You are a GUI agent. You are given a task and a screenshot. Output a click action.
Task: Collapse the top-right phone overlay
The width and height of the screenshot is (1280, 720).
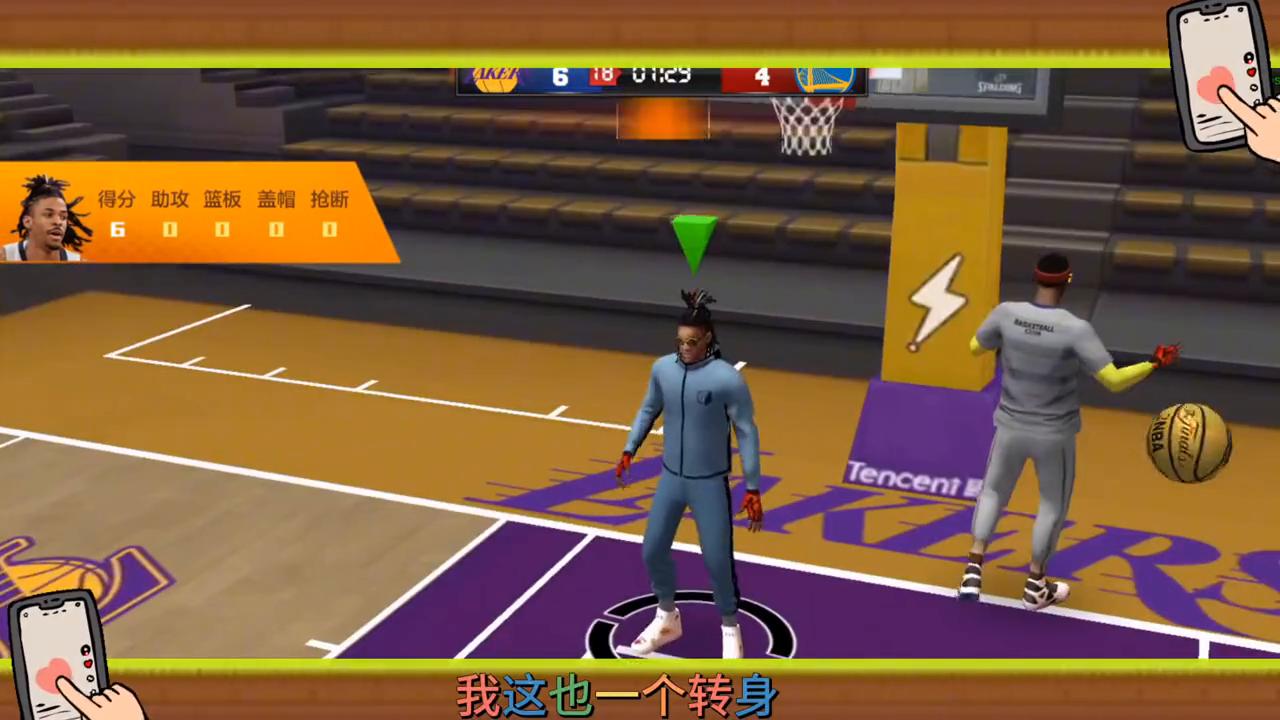point(1215,70)
